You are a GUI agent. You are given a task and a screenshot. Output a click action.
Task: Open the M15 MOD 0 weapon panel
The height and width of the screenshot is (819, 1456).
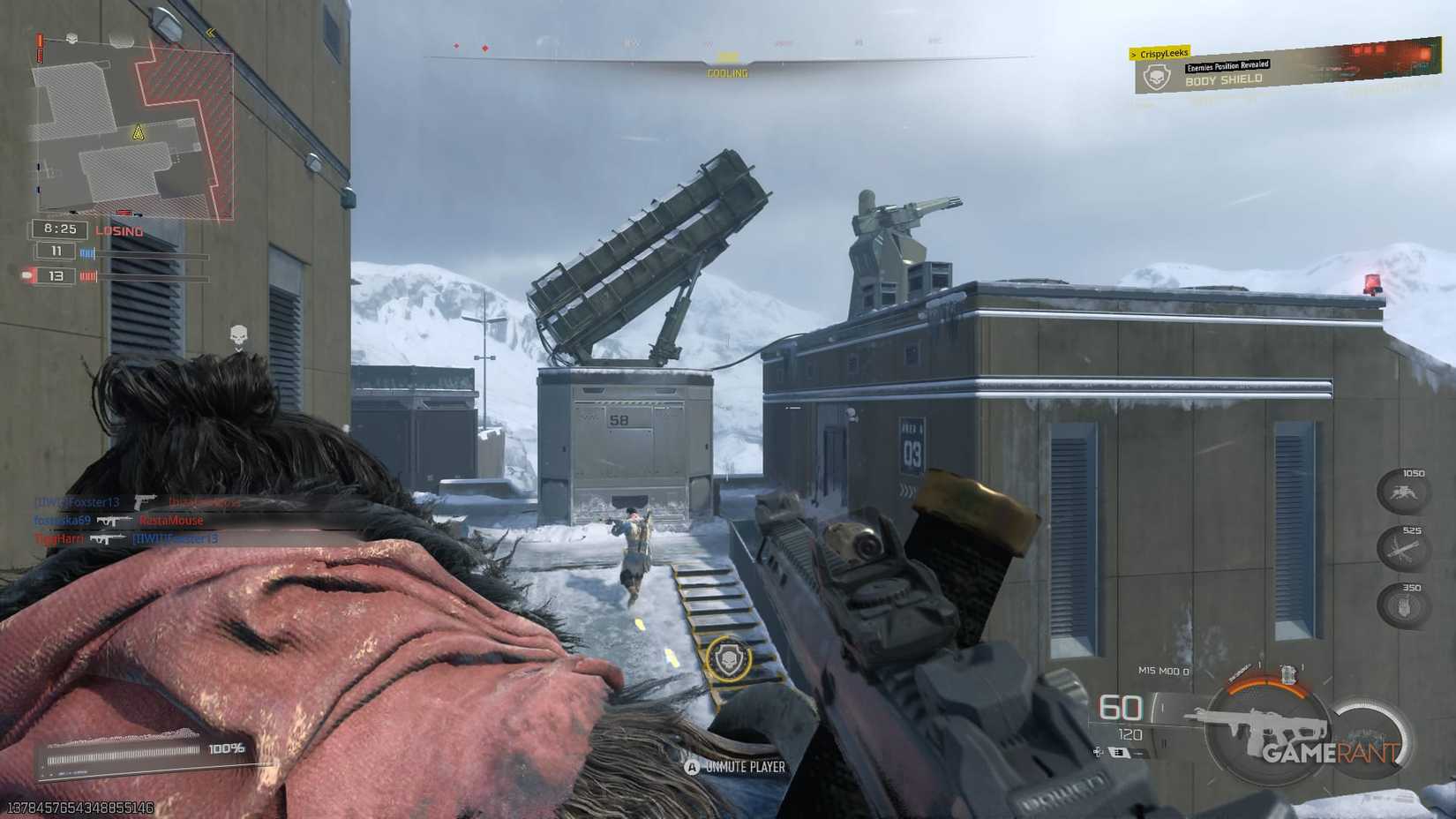tap(1163, 669)
